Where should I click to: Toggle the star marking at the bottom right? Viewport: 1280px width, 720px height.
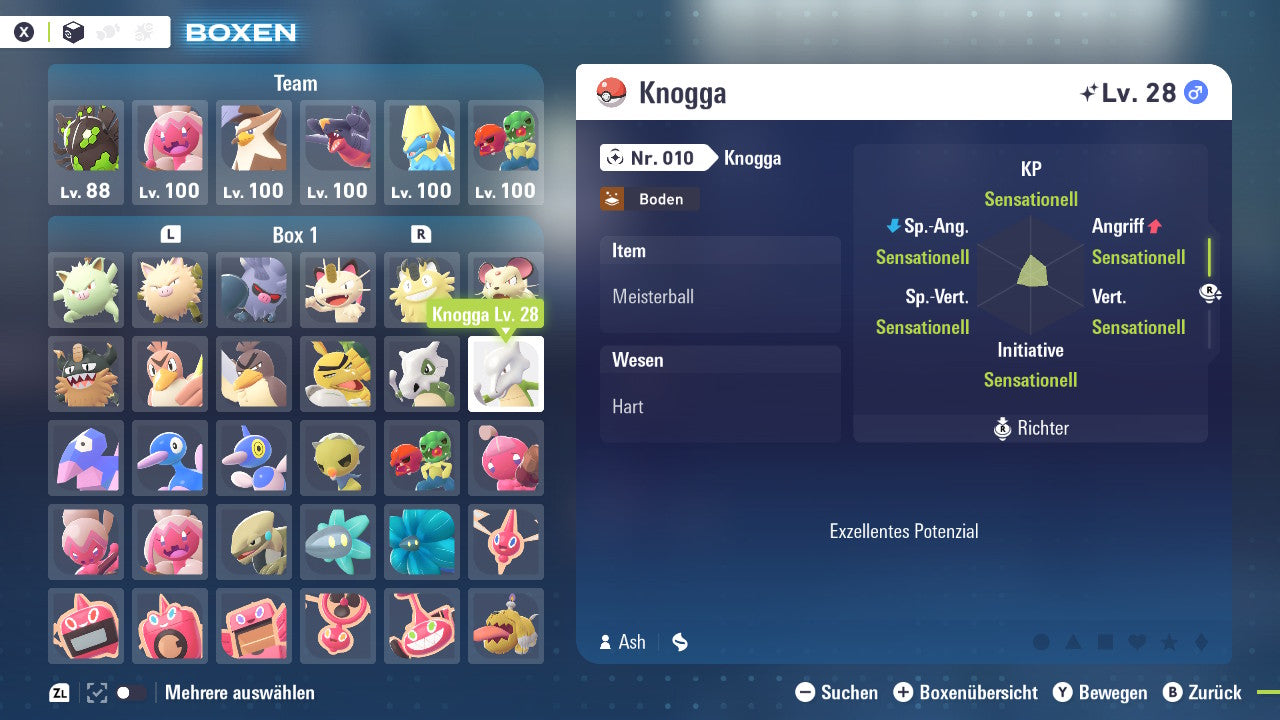(x=1170, y=641)
